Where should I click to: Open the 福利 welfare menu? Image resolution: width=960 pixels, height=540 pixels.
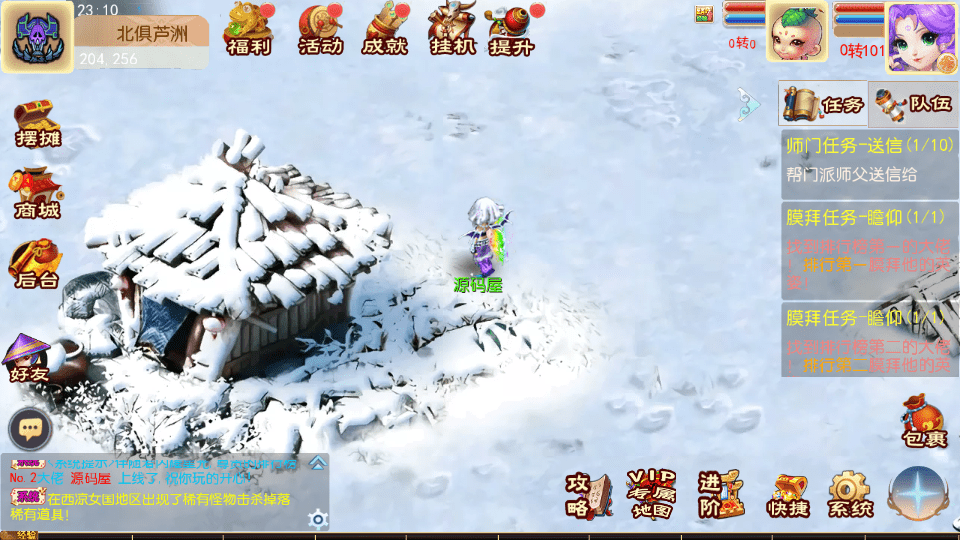(x=249, y=28)
